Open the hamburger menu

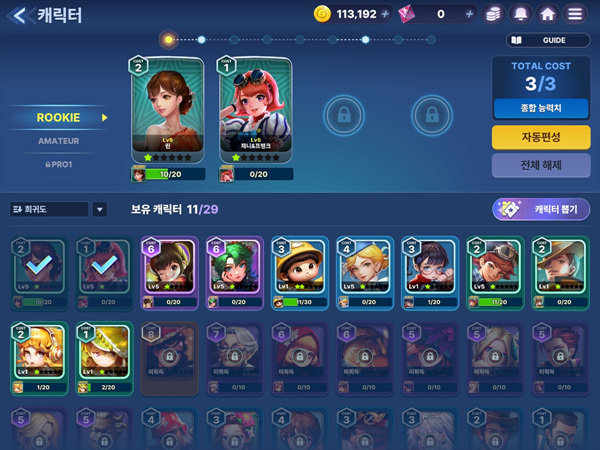tap(575, 15)
